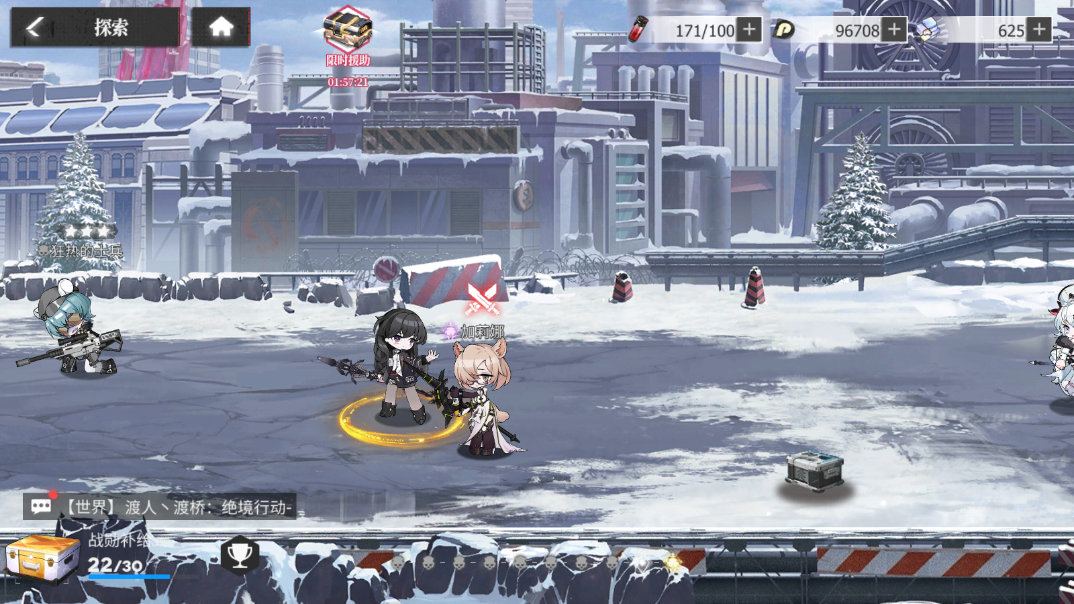The image size is (1074, 604).
Task: Add gold coins via the plus button
Action: tap(894, 30)
